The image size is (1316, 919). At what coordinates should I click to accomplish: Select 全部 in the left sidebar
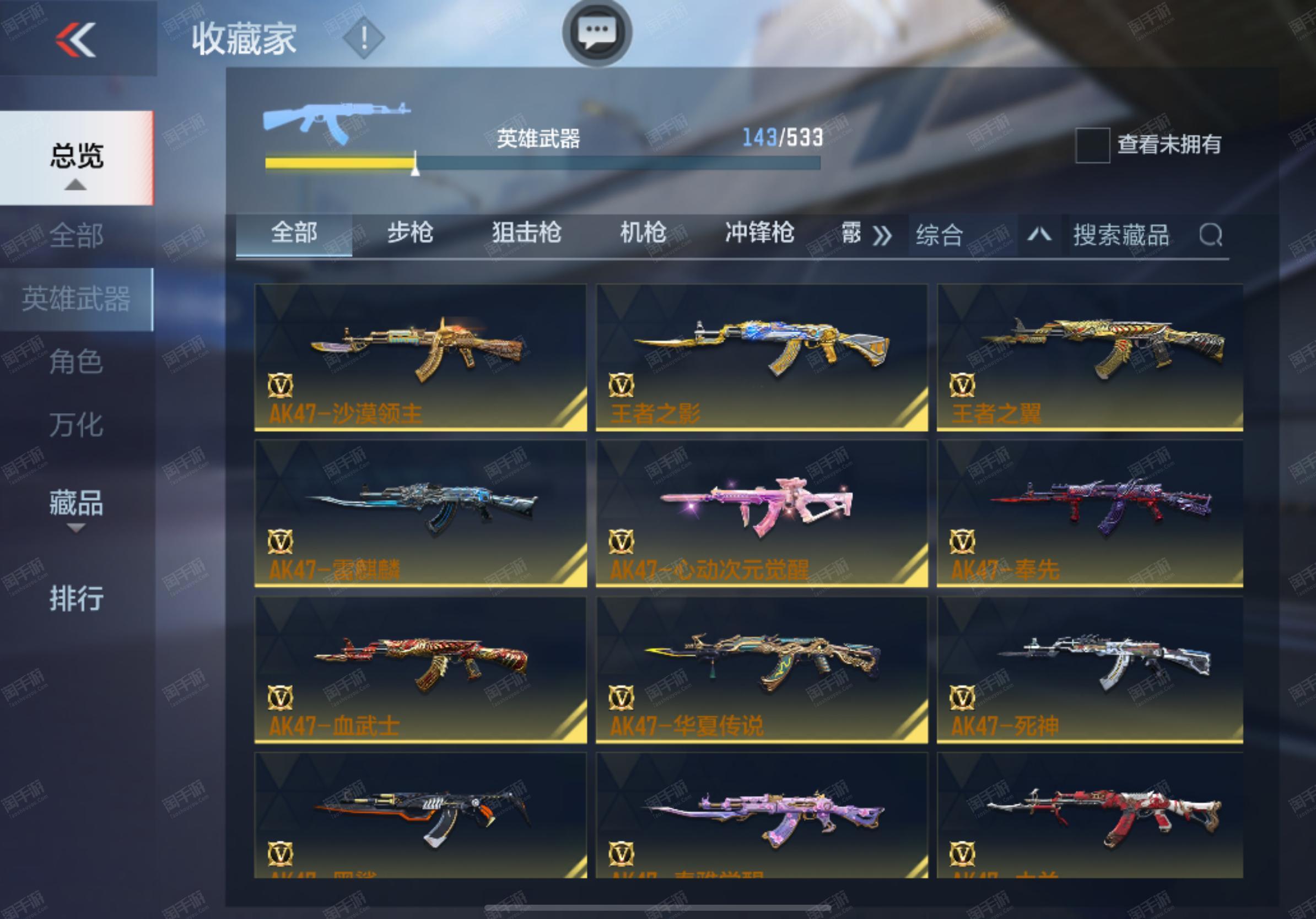[76, 235]
